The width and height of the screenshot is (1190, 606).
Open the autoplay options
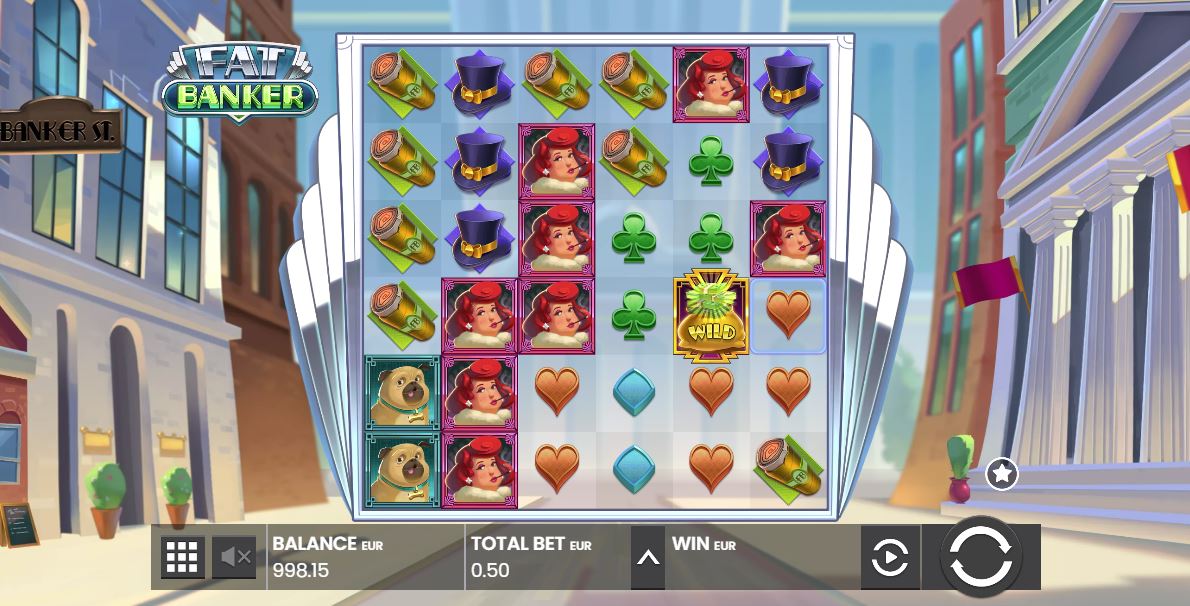[889, 557]
